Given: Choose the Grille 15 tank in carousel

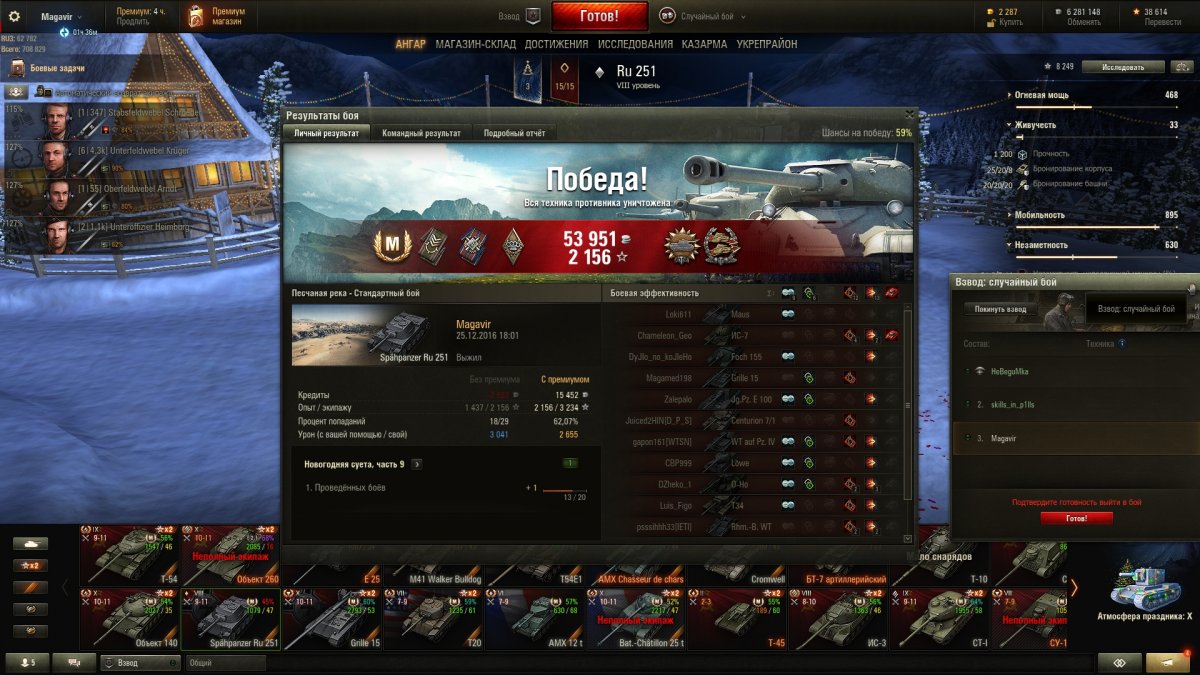Looking at the screenshot, I should coord(335,618).
